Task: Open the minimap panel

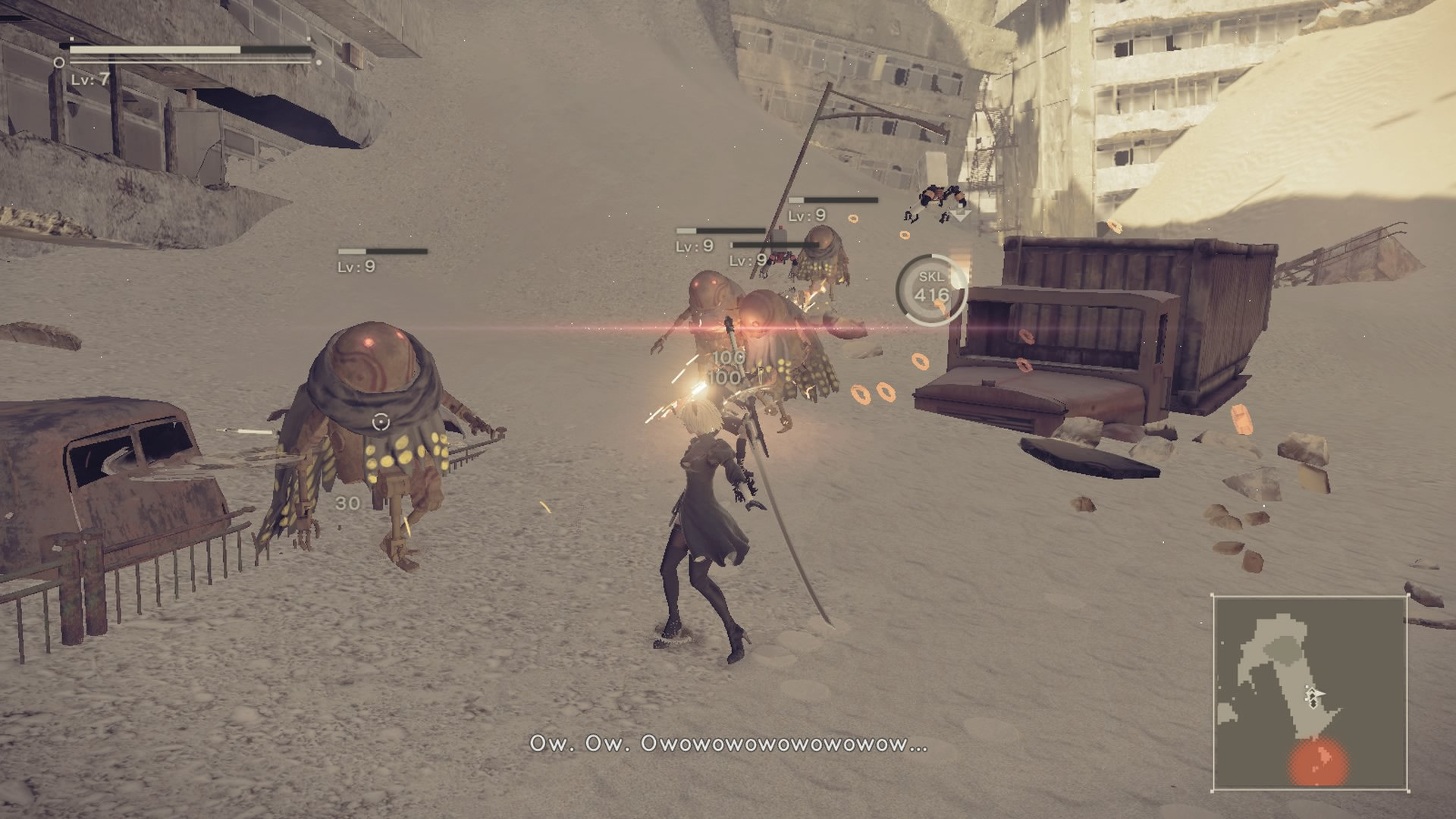Action: pos(1310,692)
